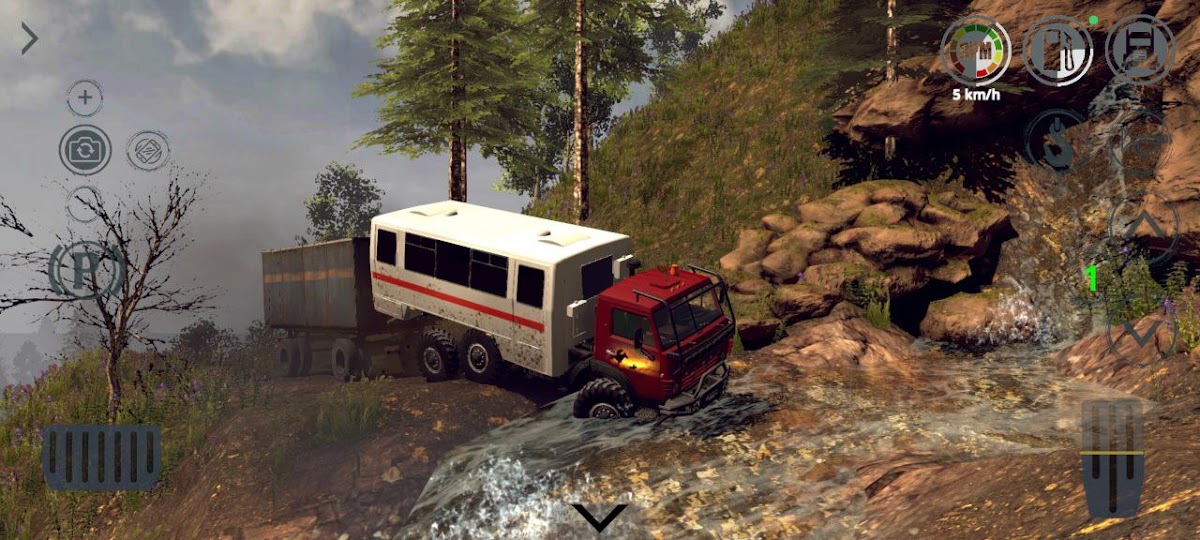Tap the plus zoom-in camera button
Screen dimensions: 1200x540
(85, 98)
